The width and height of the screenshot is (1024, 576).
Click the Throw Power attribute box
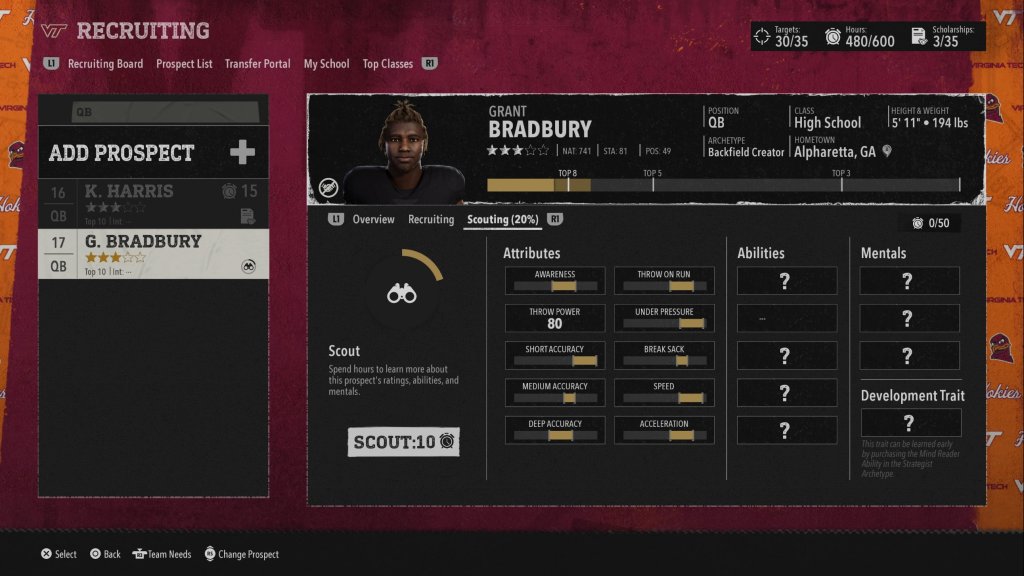(x=555, y=318)
